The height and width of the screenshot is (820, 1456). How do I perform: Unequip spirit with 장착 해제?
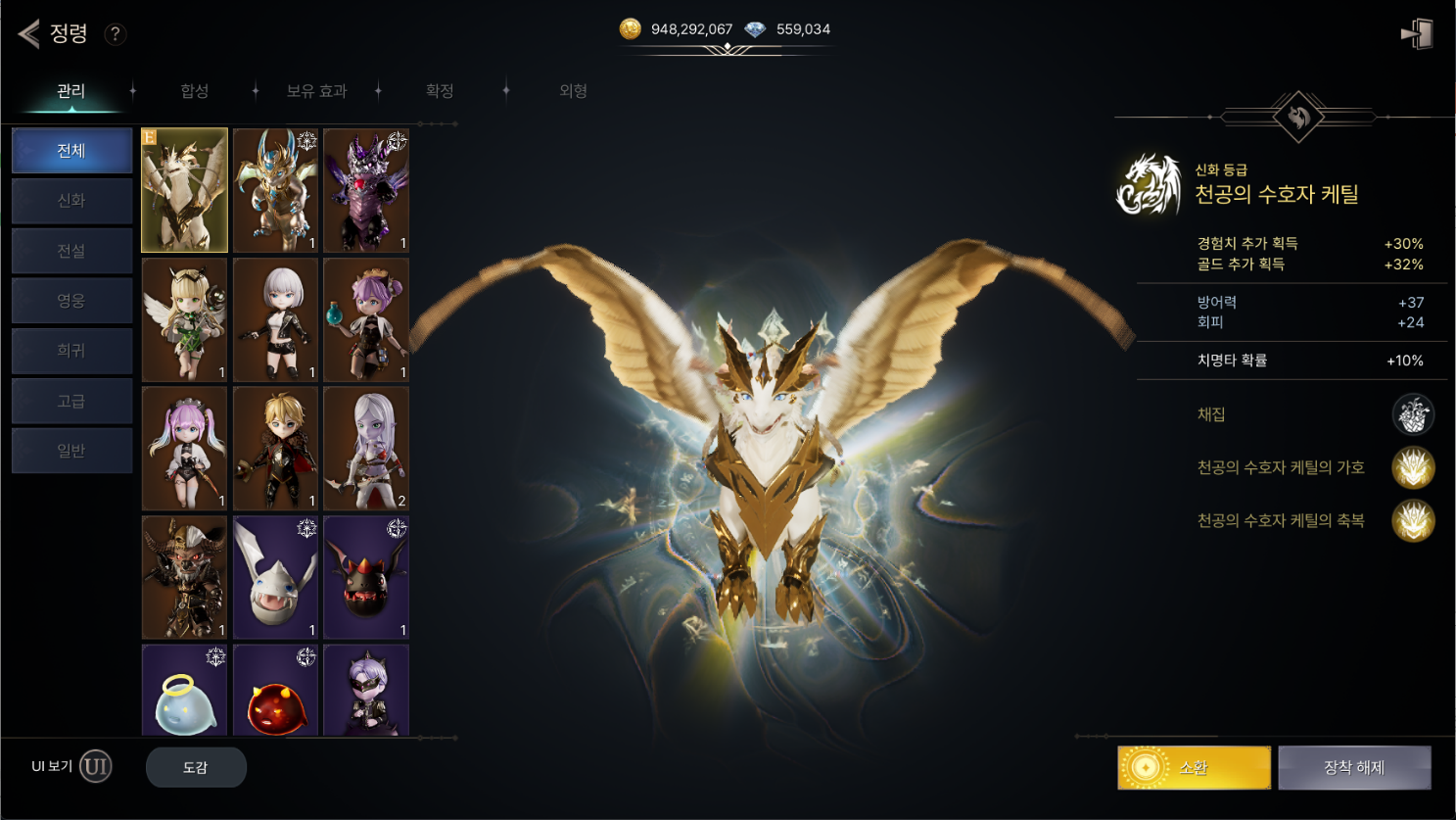[1354, 768]
